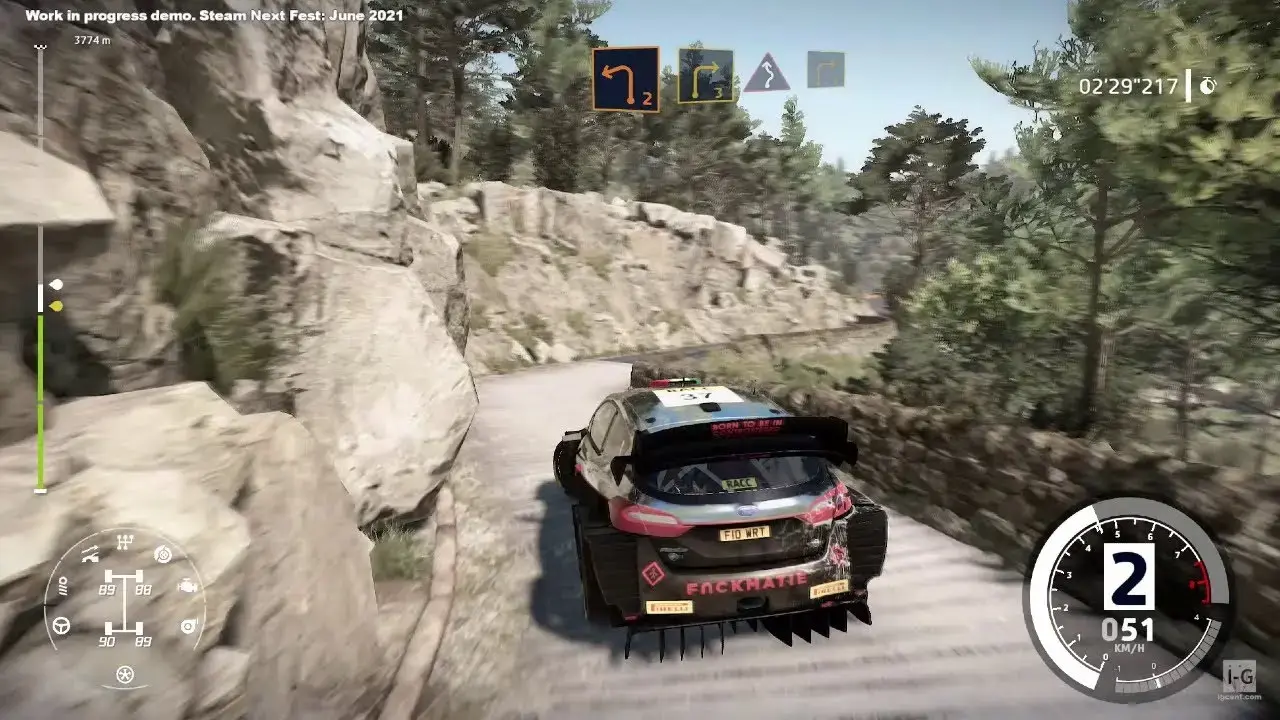This screenshot has width=1280, height=720.
Task: Select the faded right turn pace note
Action: (826, 69)
